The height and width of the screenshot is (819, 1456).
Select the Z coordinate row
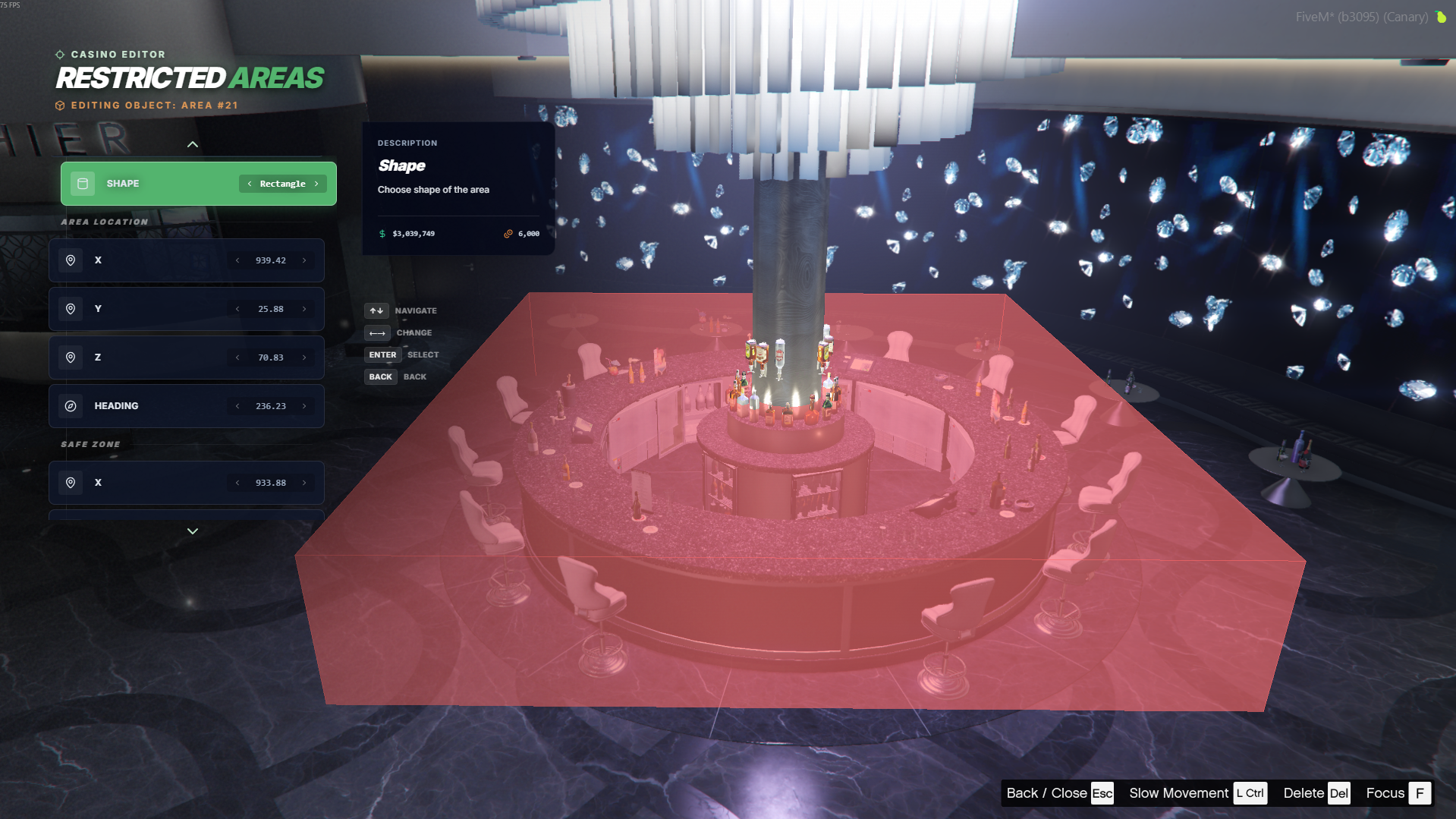click(152, 358)
